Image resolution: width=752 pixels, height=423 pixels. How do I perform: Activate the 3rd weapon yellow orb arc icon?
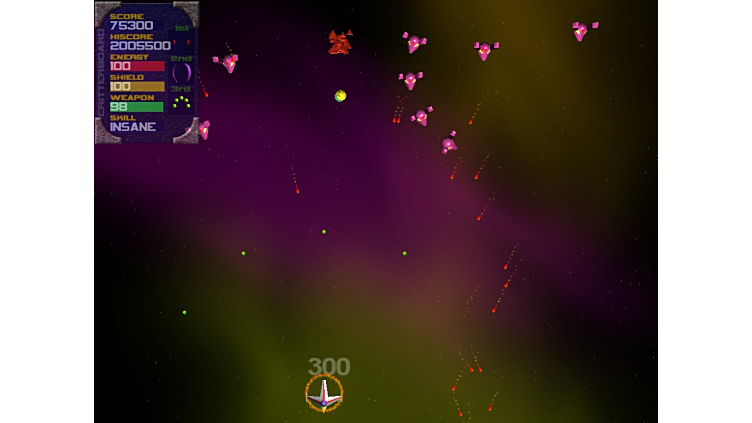click(x=181, y=102)
